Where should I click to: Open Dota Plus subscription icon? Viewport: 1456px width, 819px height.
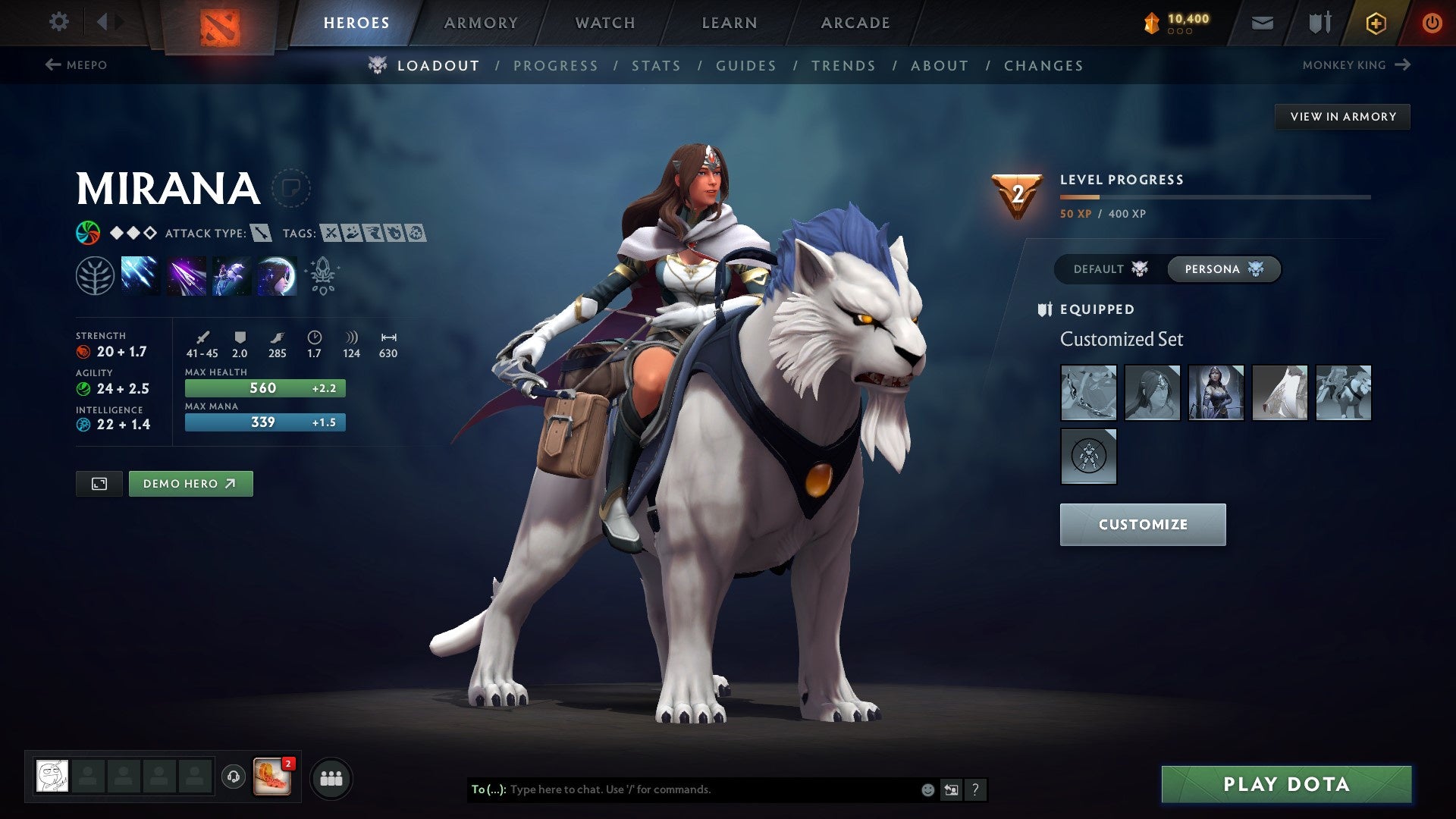pos(1376,22)
